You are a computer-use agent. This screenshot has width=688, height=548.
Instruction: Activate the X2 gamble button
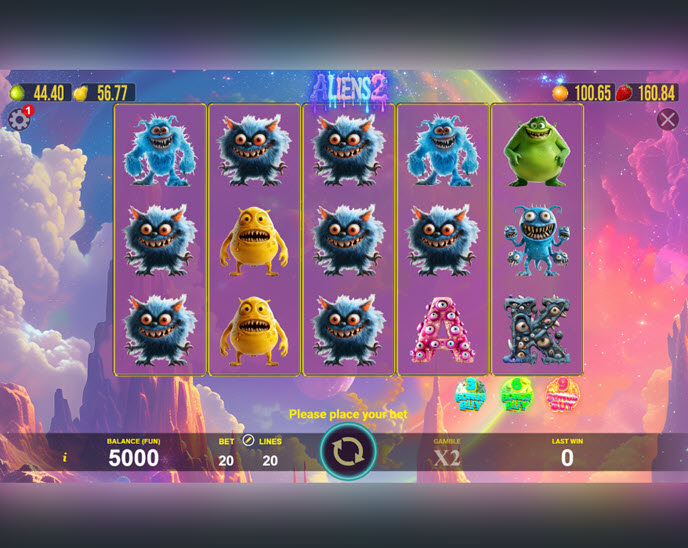447,458
